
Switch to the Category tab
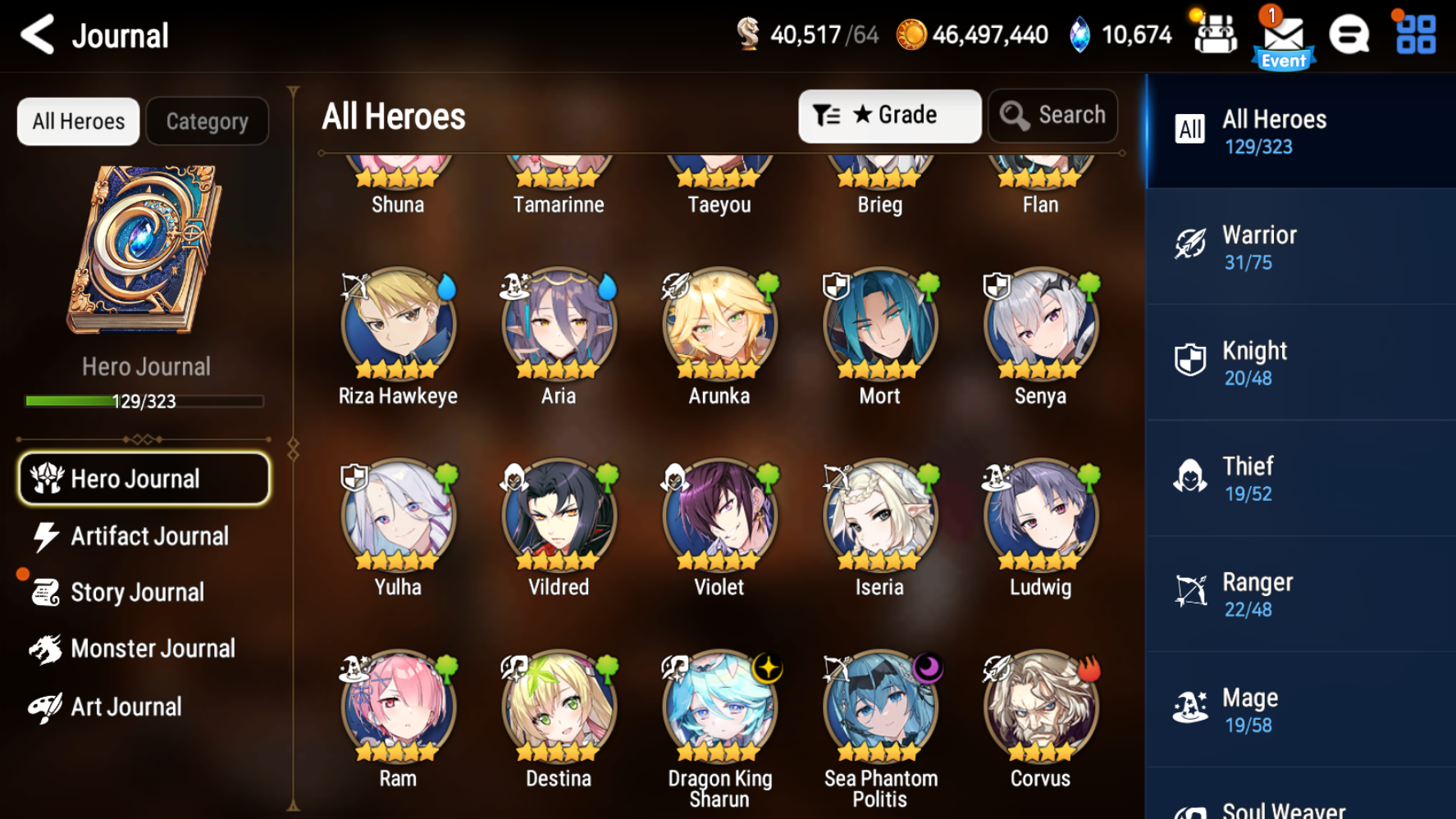208,121
